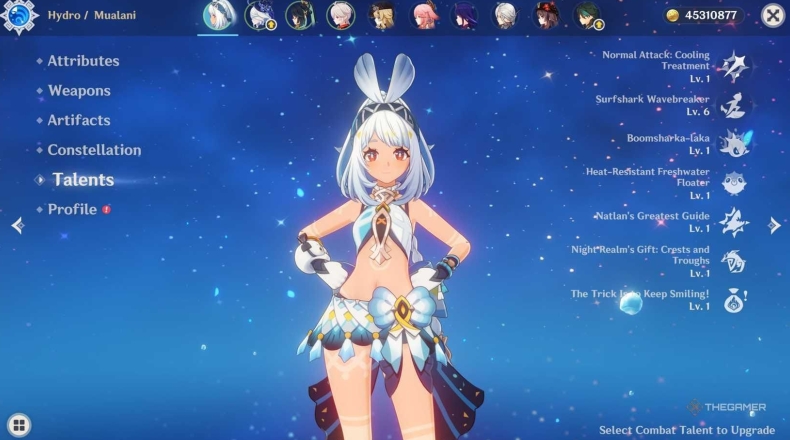Open Heat-Resistant Freshwater Floater passive talent
The image size is (790, 440).
click(733, 182)
